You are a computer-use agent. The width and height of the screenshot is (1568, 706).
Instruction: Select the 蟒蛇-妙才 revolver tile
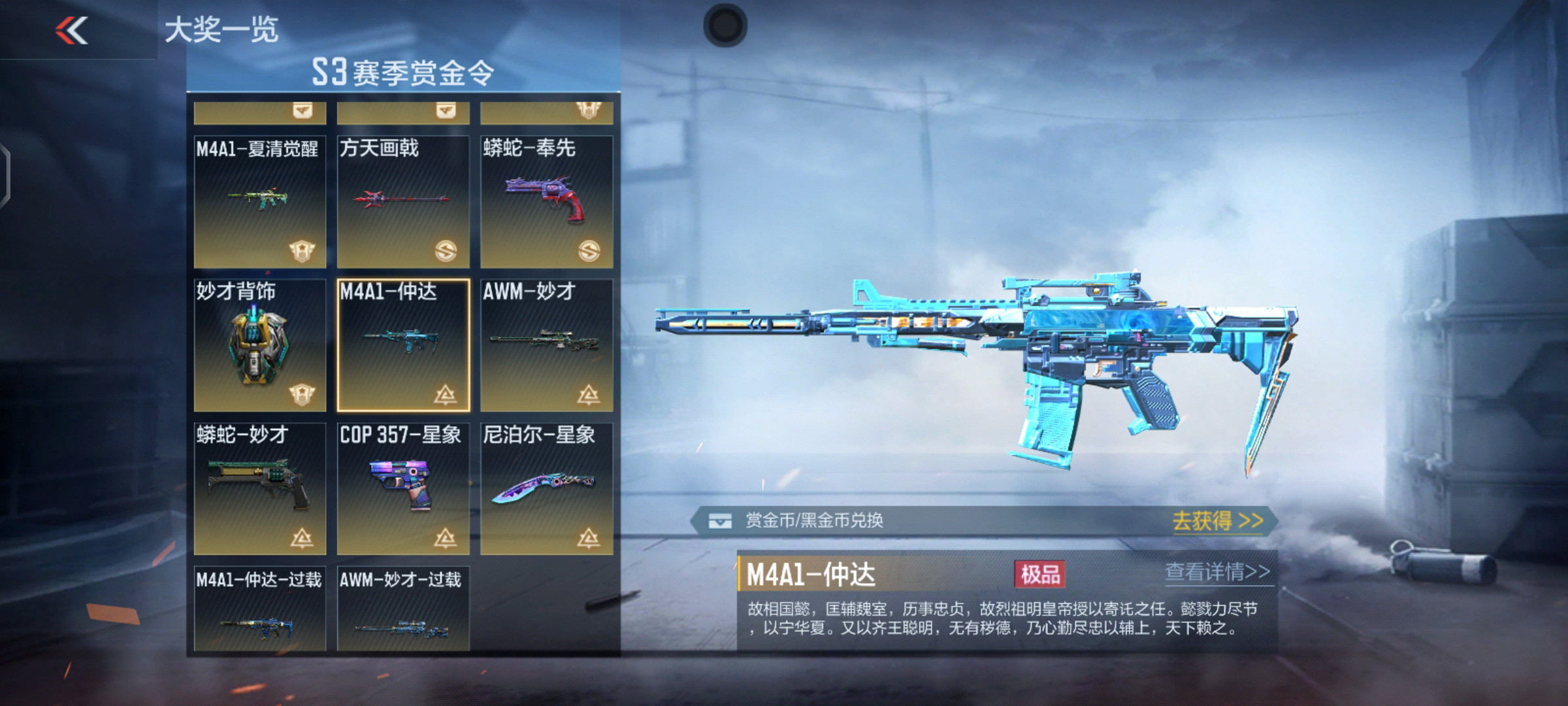pyautogui.click(x=259, y=489)
